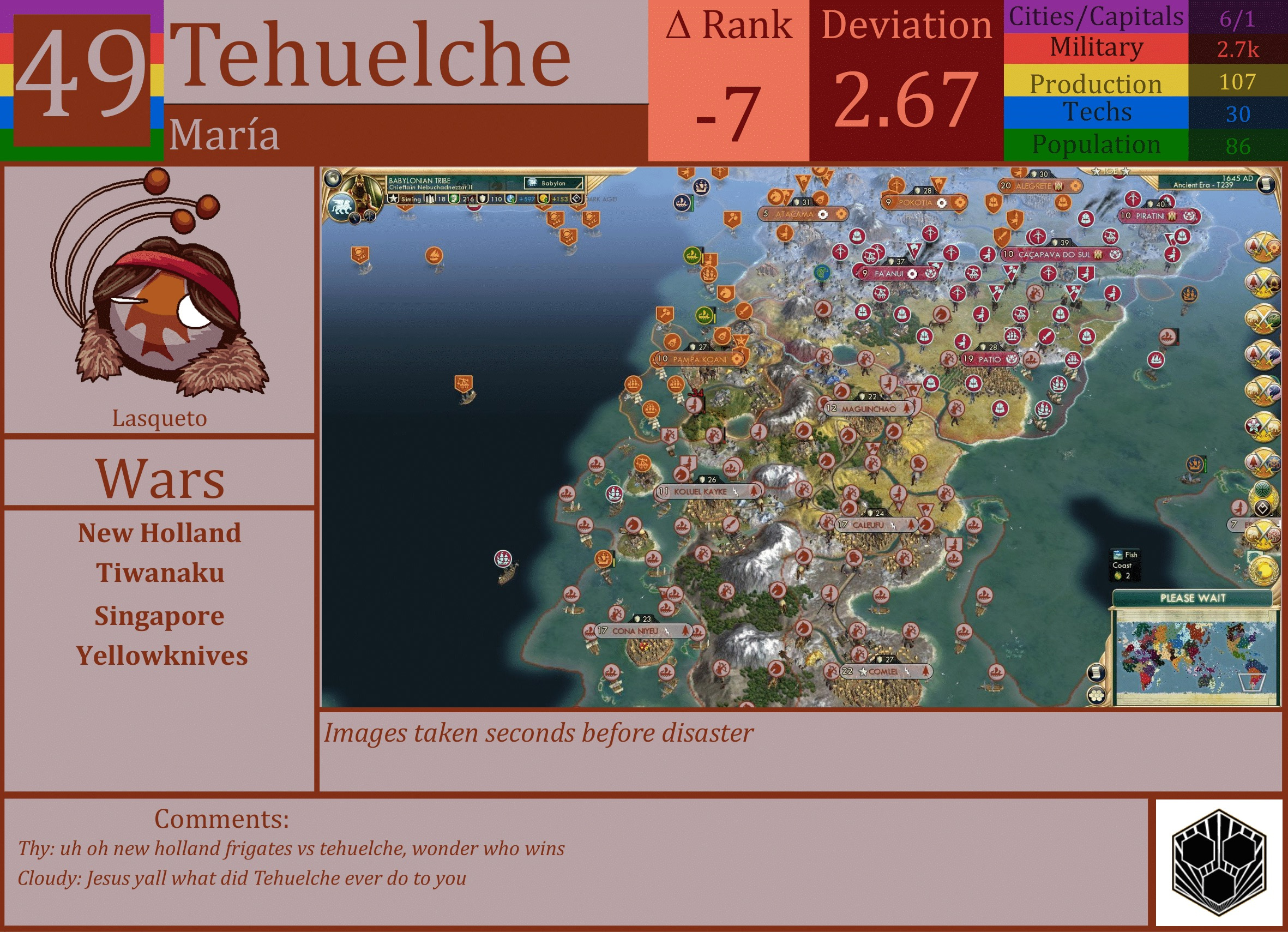Click the faith icon showing 110
Viewport: 1288px width, 932px height.
coord(484,200)
